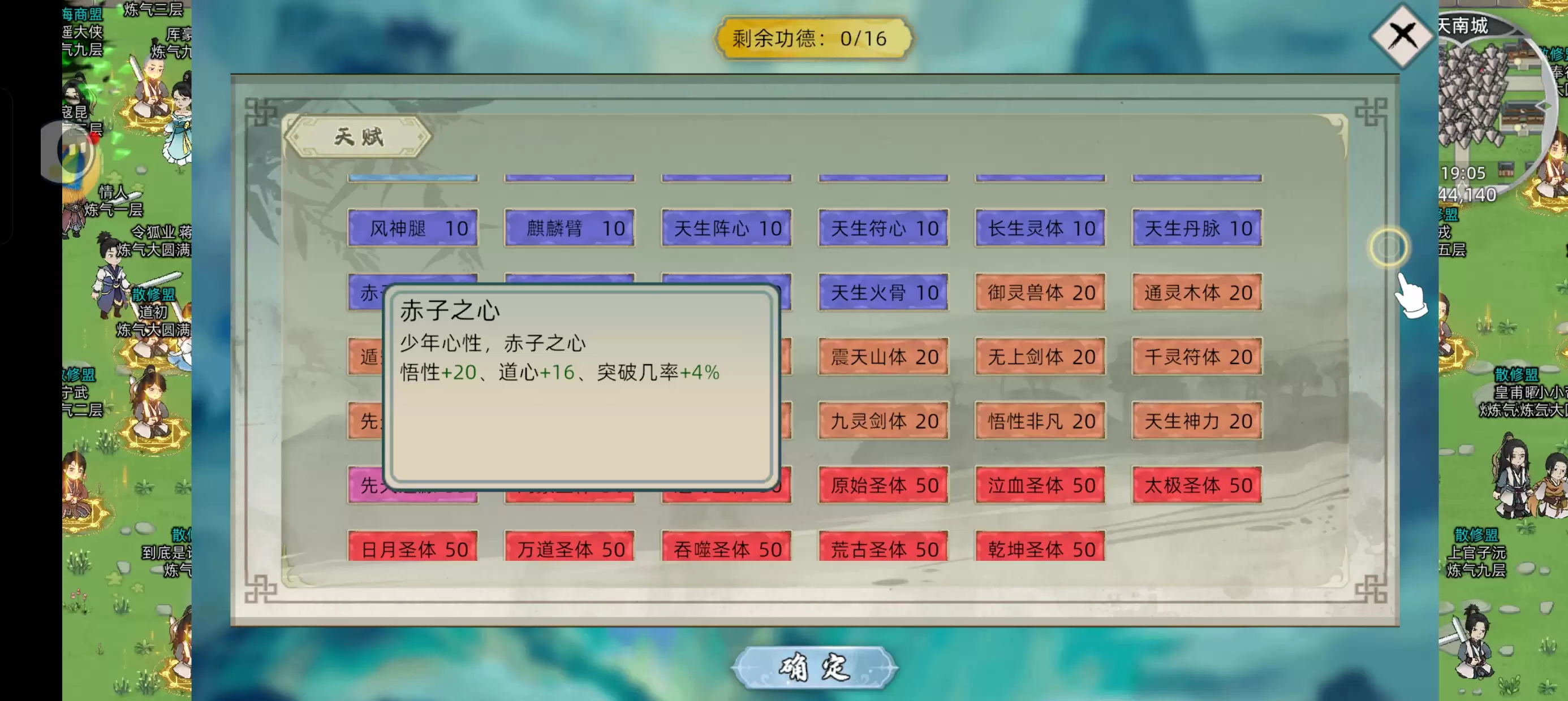Select the 吞噬圣体 talent

point(727,548)
